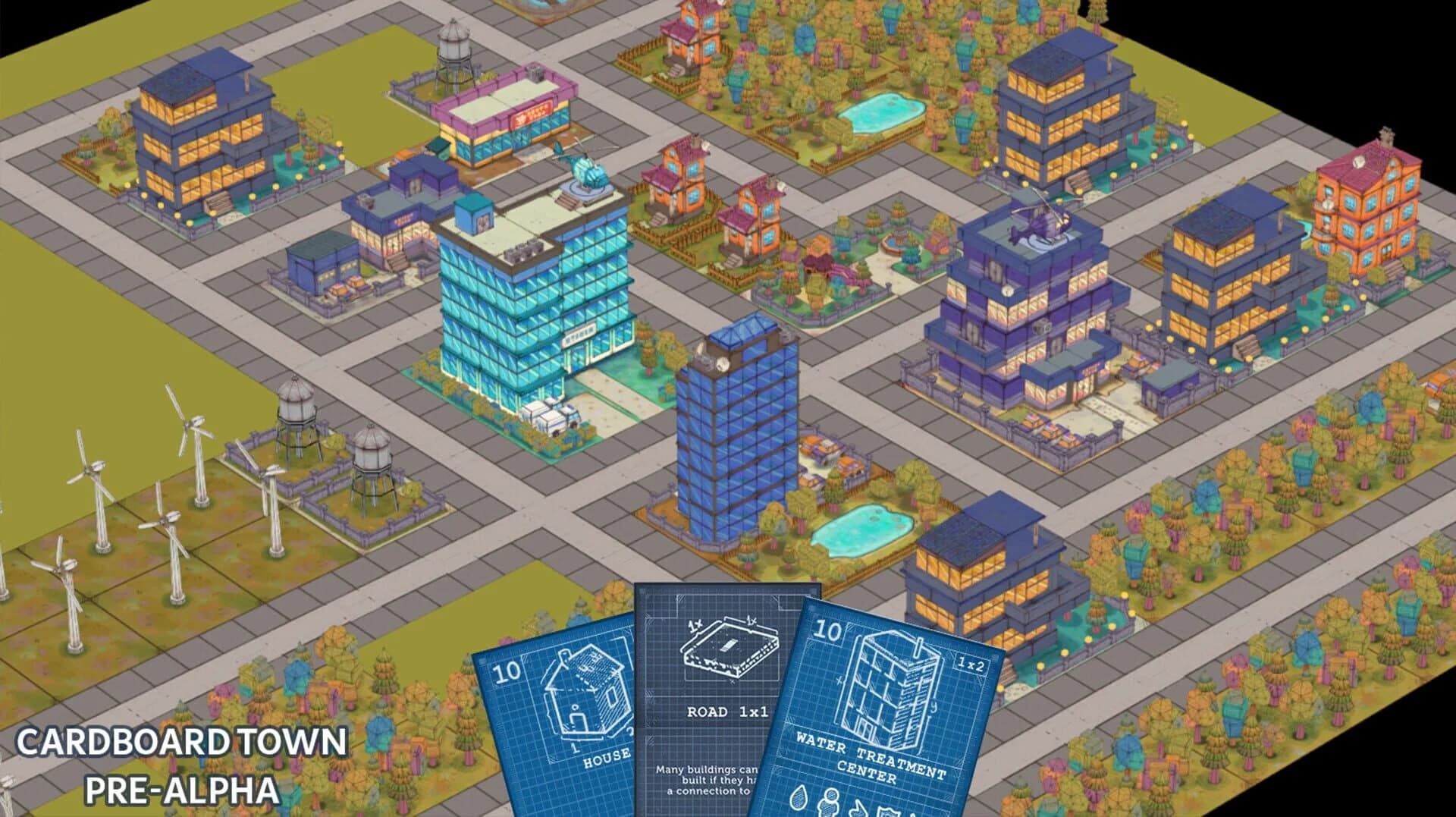Select the shield icon on the Water Treatment card

[886, 810]
